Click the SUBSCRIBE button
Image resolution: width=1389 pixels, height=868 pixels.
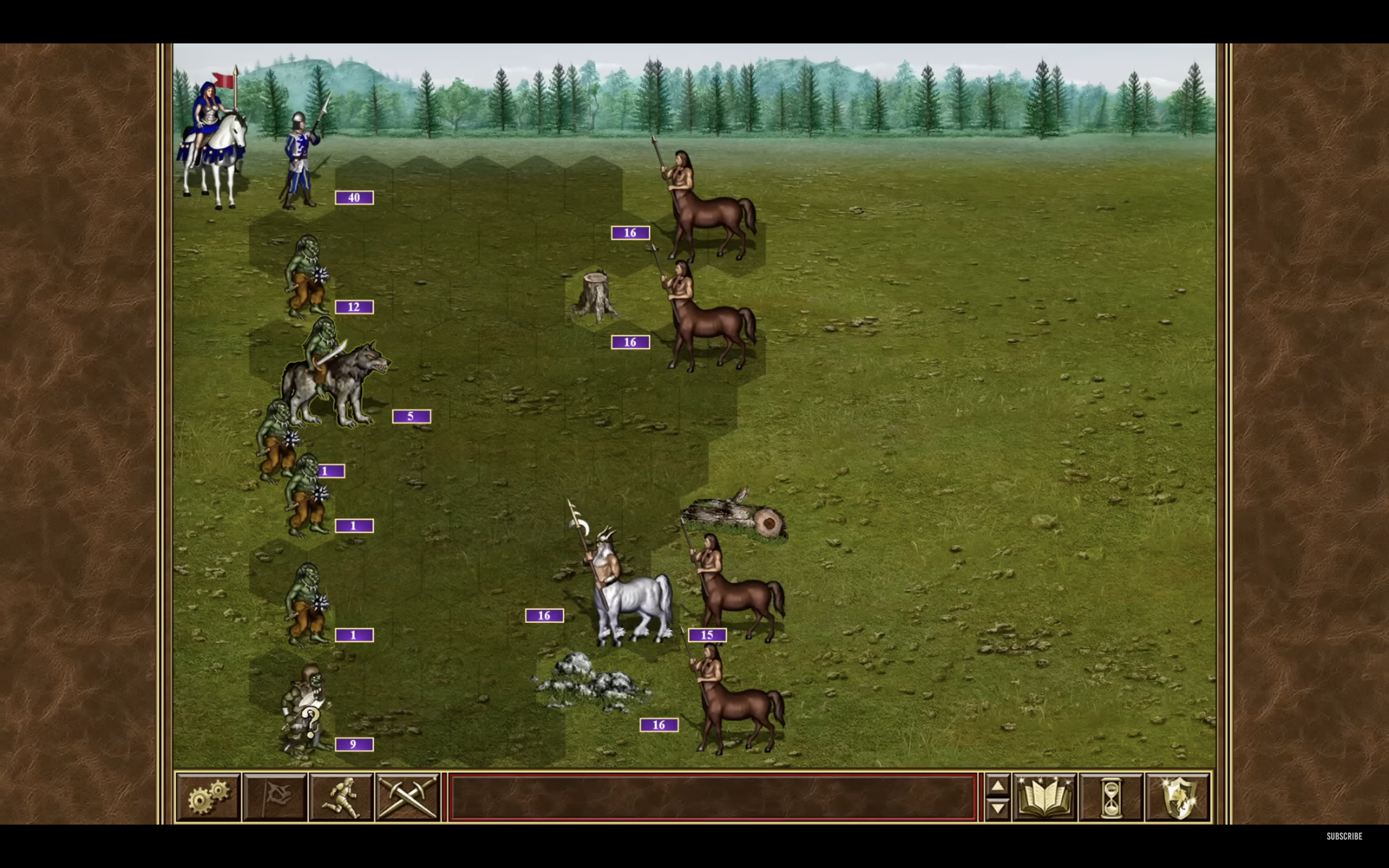1345,837
